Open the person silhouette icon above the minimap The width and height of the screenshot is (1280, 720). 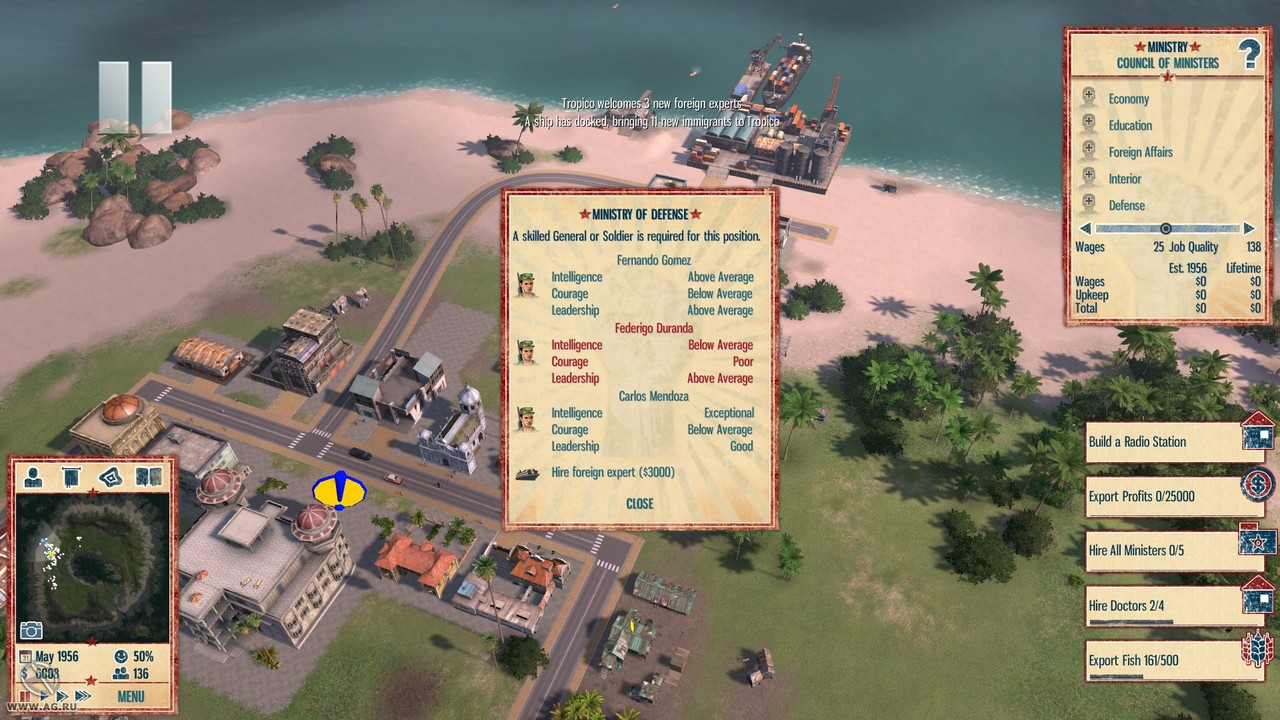33,477
